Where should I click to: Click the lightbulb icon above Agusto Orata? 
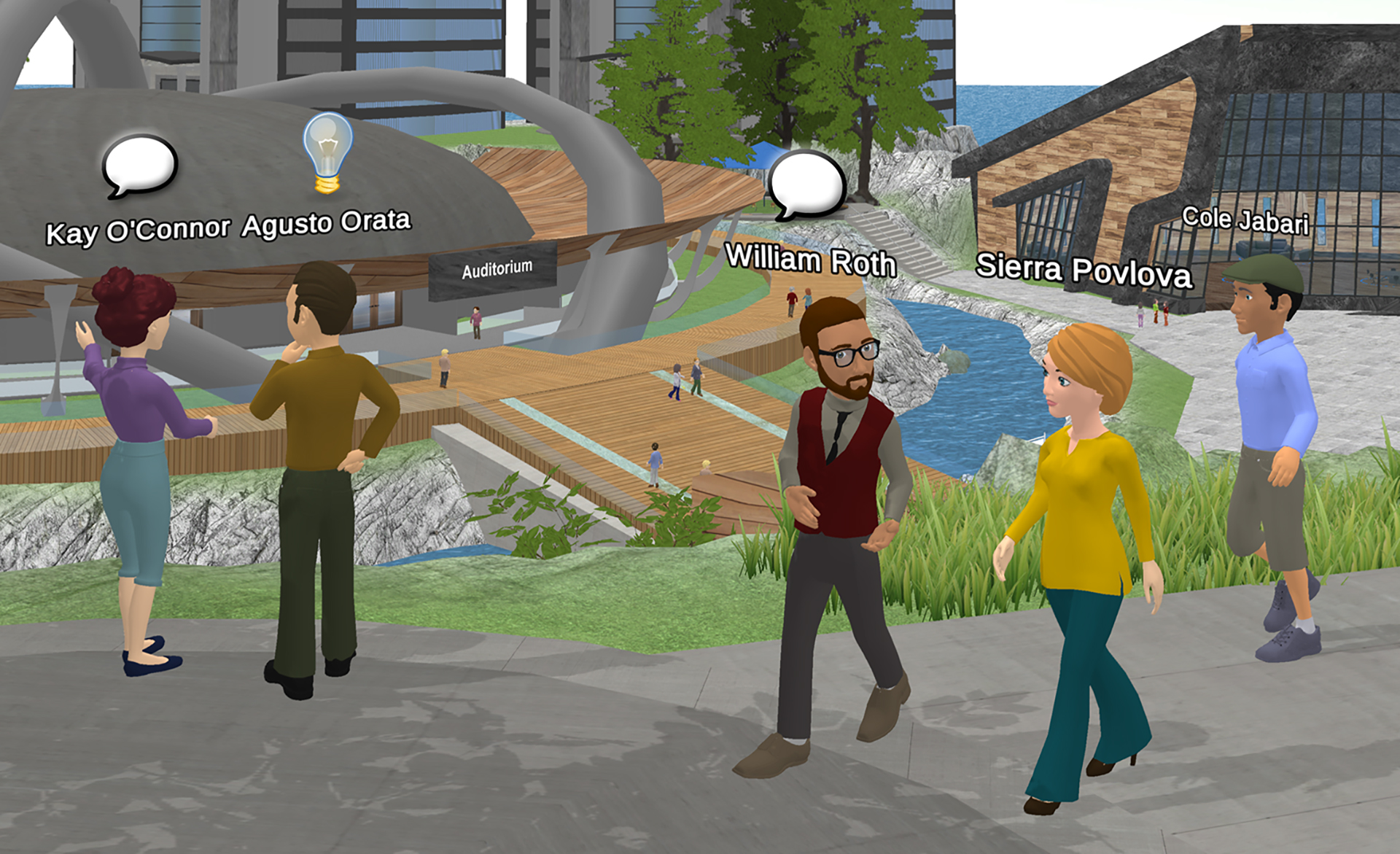tap(327, 152)
